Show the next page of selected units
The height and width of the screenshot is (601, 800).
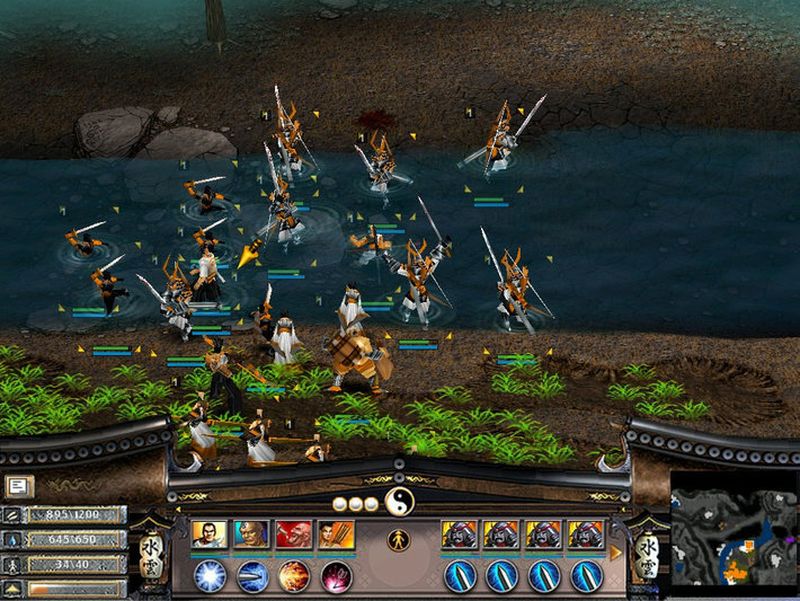pos(616,552)
